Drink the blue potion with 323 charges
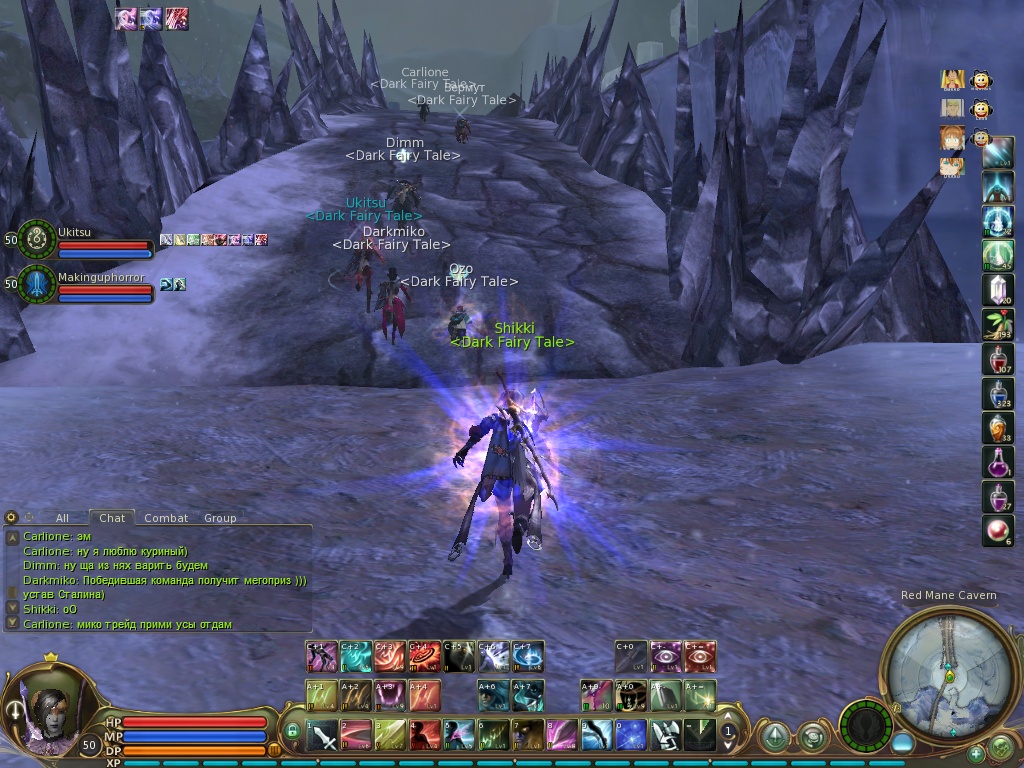The image size is (1024, 768). click(997, 393)
